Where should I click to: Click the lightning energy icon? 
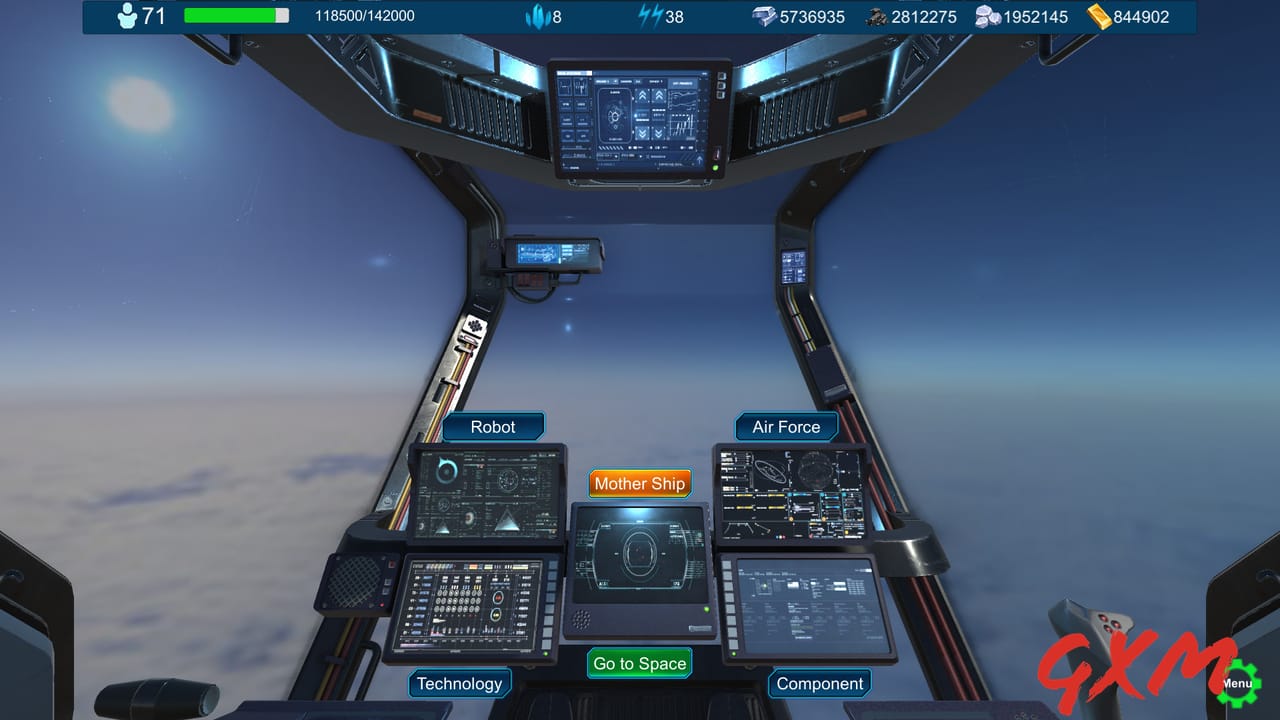pos(650,16)
